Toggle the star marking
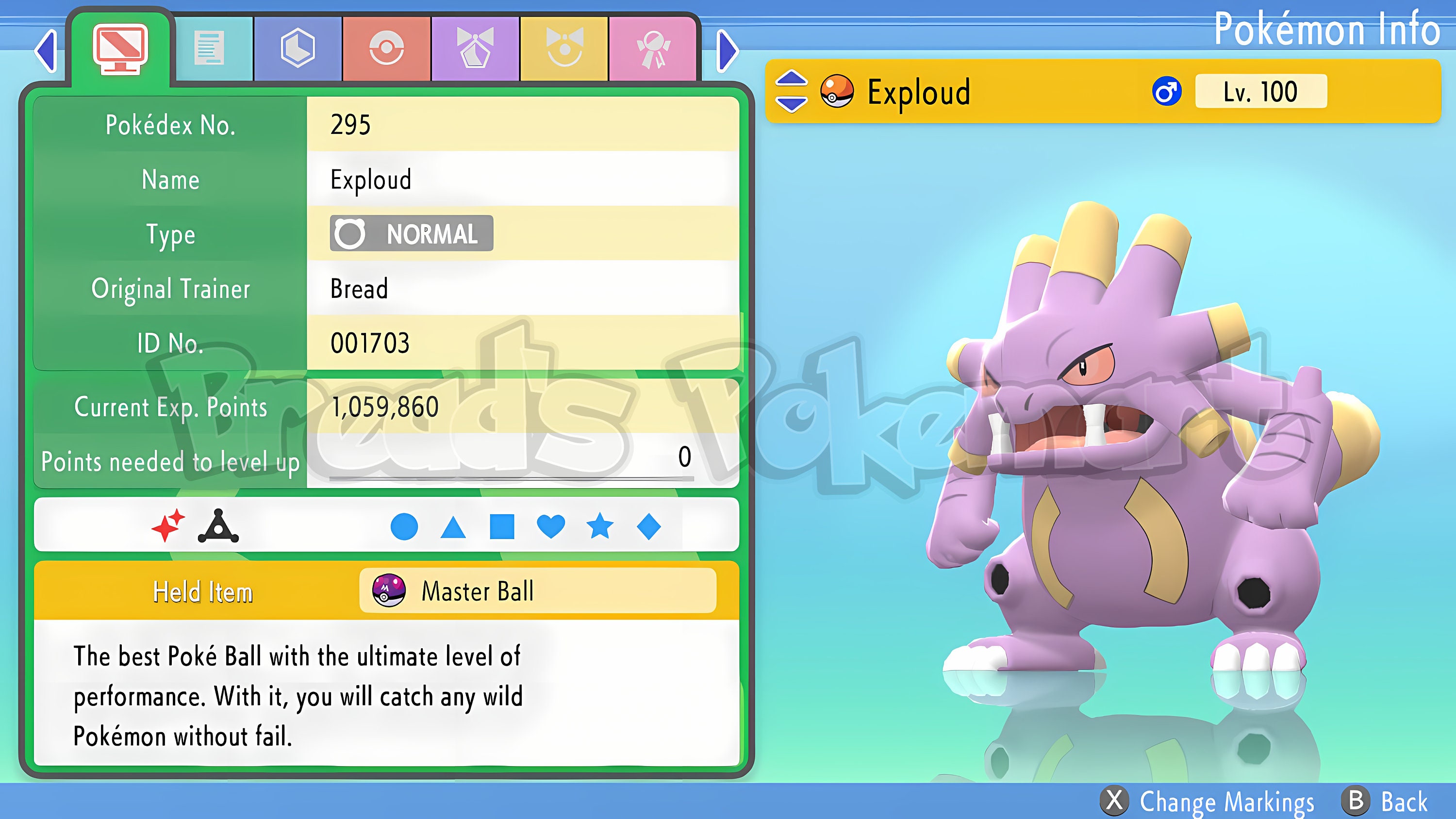The width and height of the screenshot is (1456, 819). click(x=600, y=527)
